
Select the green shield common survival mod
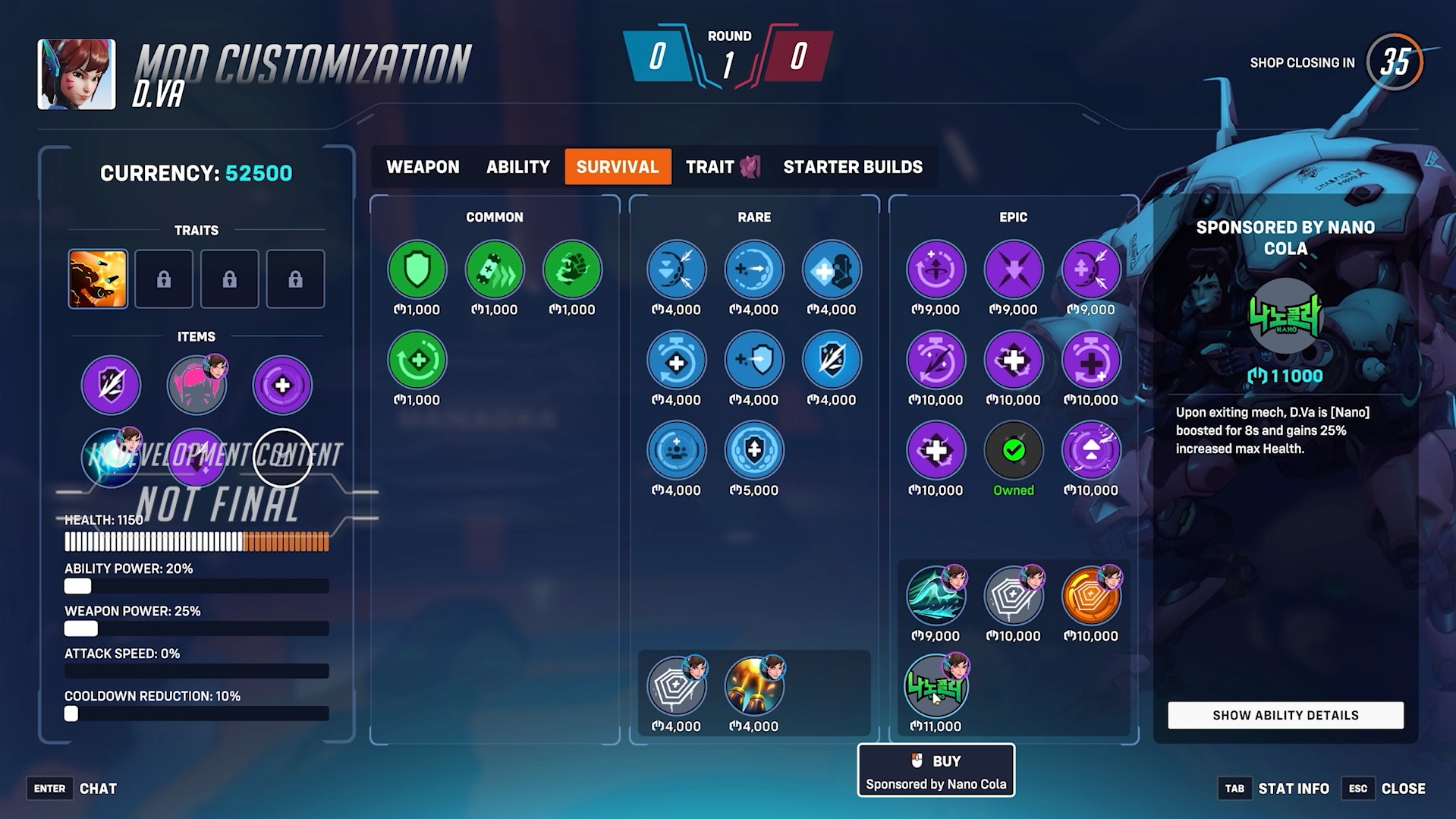point(417,269)
